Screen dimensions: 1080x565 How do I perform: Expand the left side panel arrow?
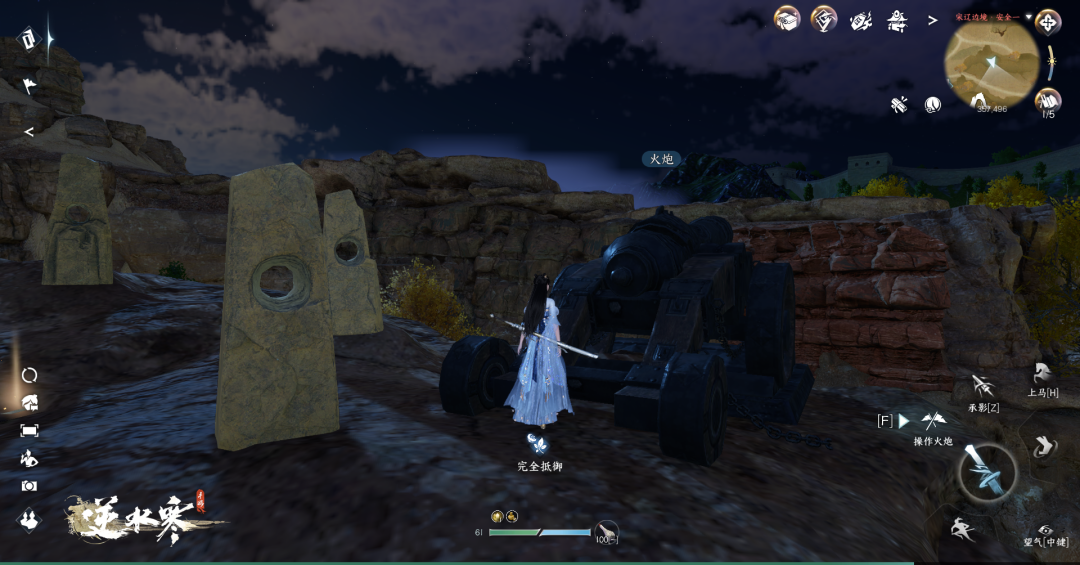pos(29,132)
